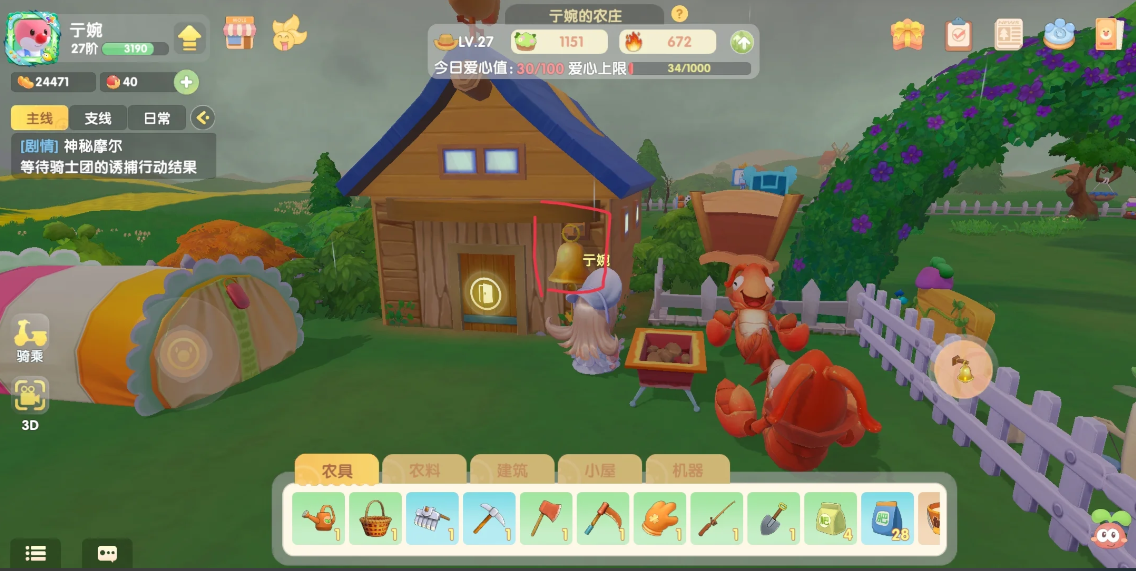This screenshot has height=571, width=1136.
Task: Switch to the 建筑 category tab
Action: tap(512, 470)
